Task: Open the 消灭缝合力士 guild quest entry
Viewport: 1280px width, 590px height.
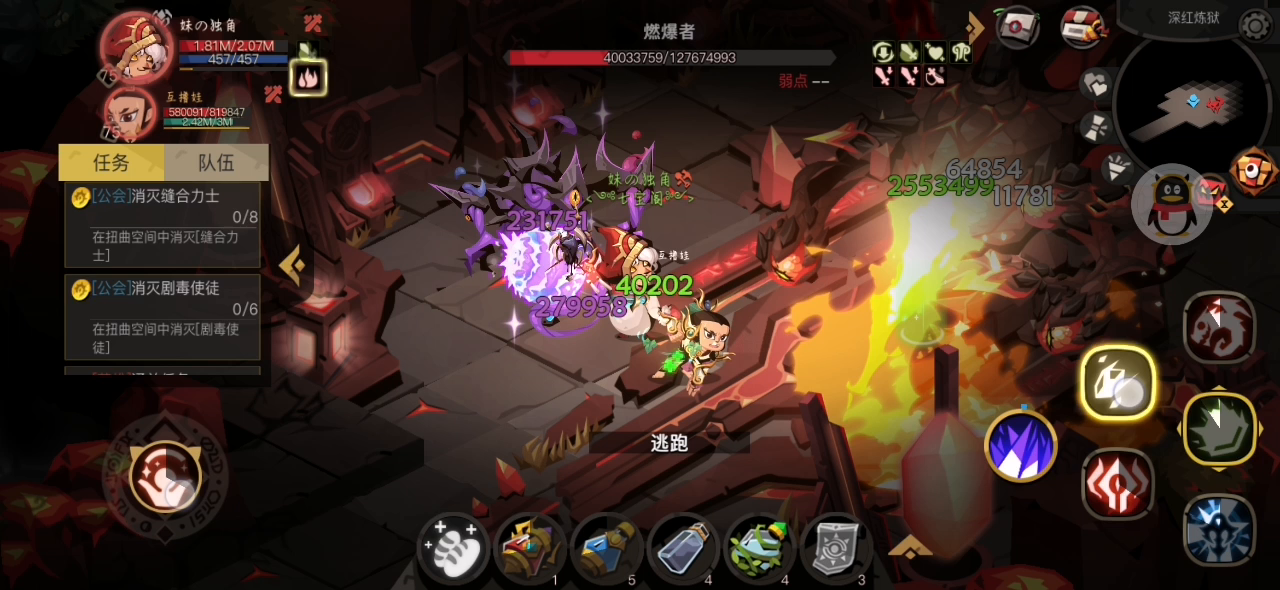Action: [163, 225]
